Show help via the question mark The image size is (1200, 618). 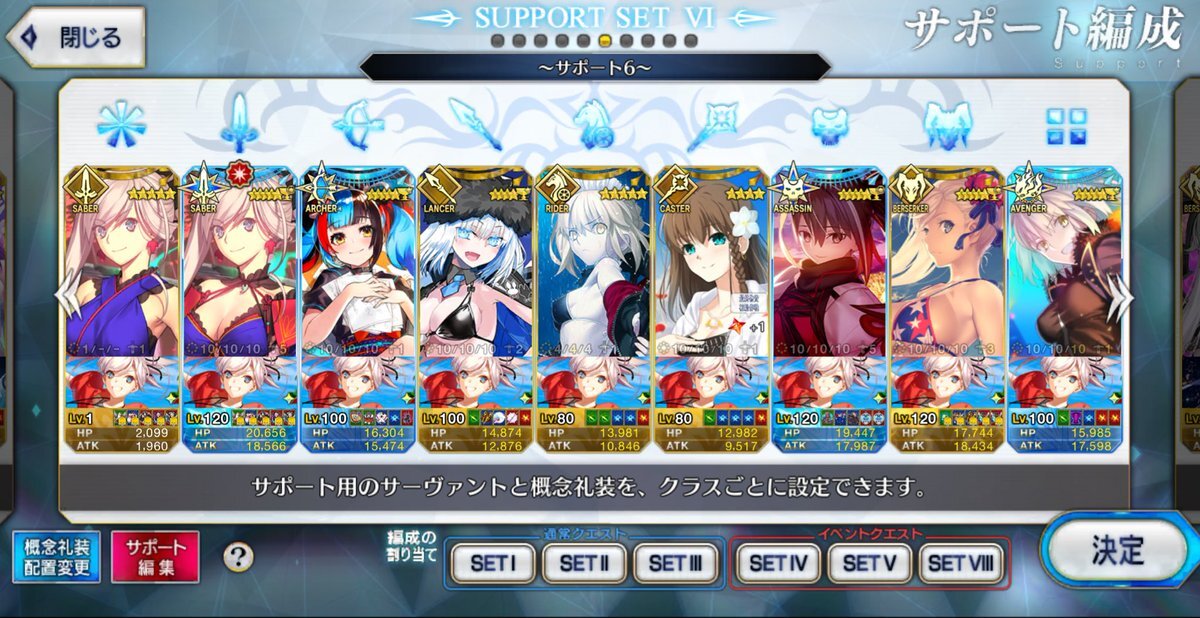238,557
